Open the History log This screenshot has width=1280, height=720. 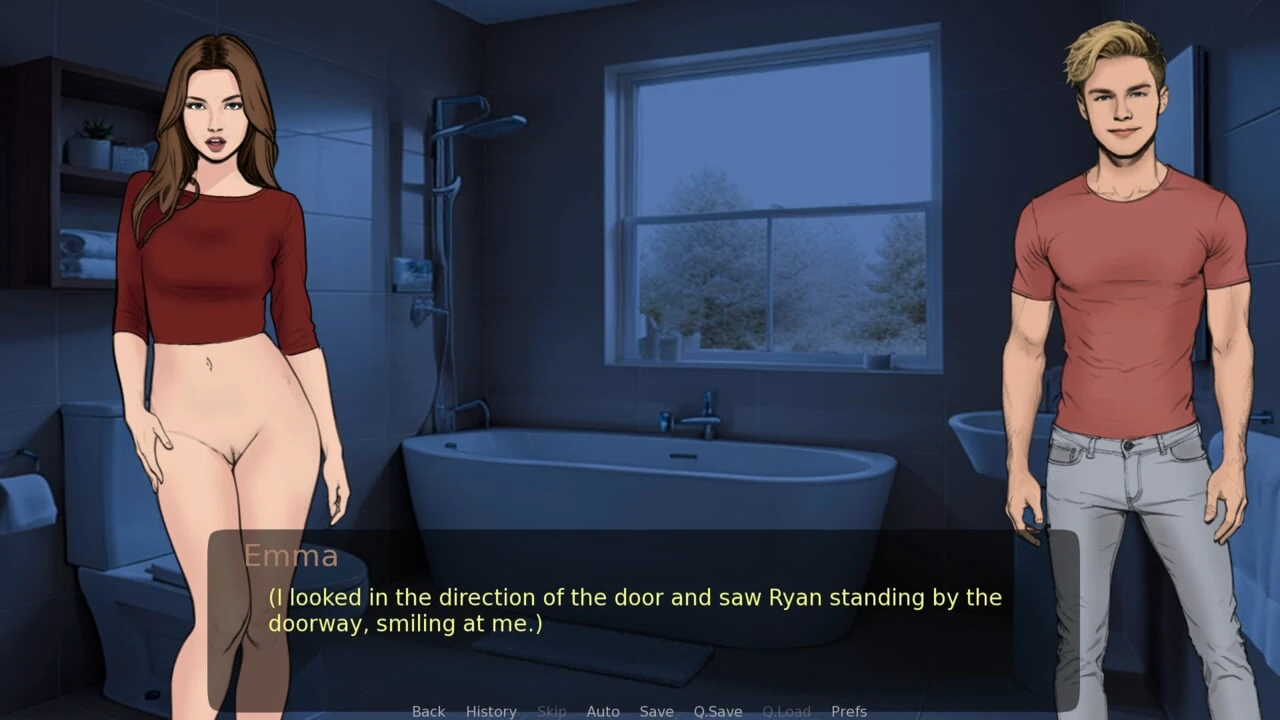click(491, 711)
